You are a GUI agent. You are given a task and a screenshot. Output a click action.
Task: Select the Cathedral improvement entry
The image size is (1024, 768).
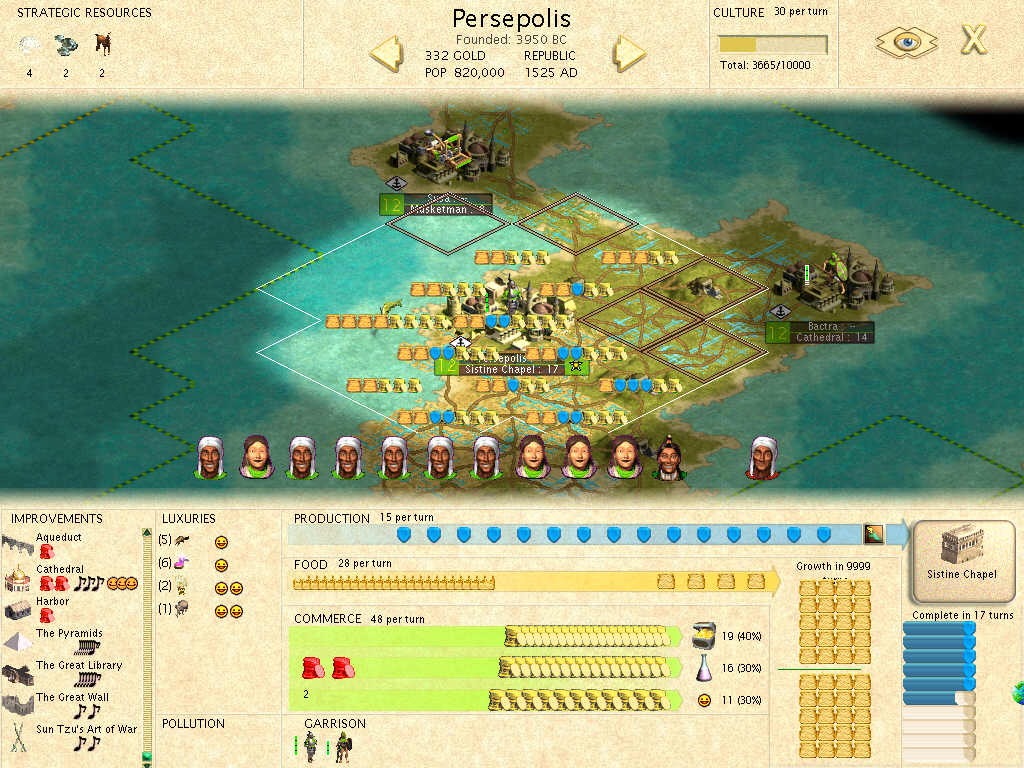pos(59,570)
